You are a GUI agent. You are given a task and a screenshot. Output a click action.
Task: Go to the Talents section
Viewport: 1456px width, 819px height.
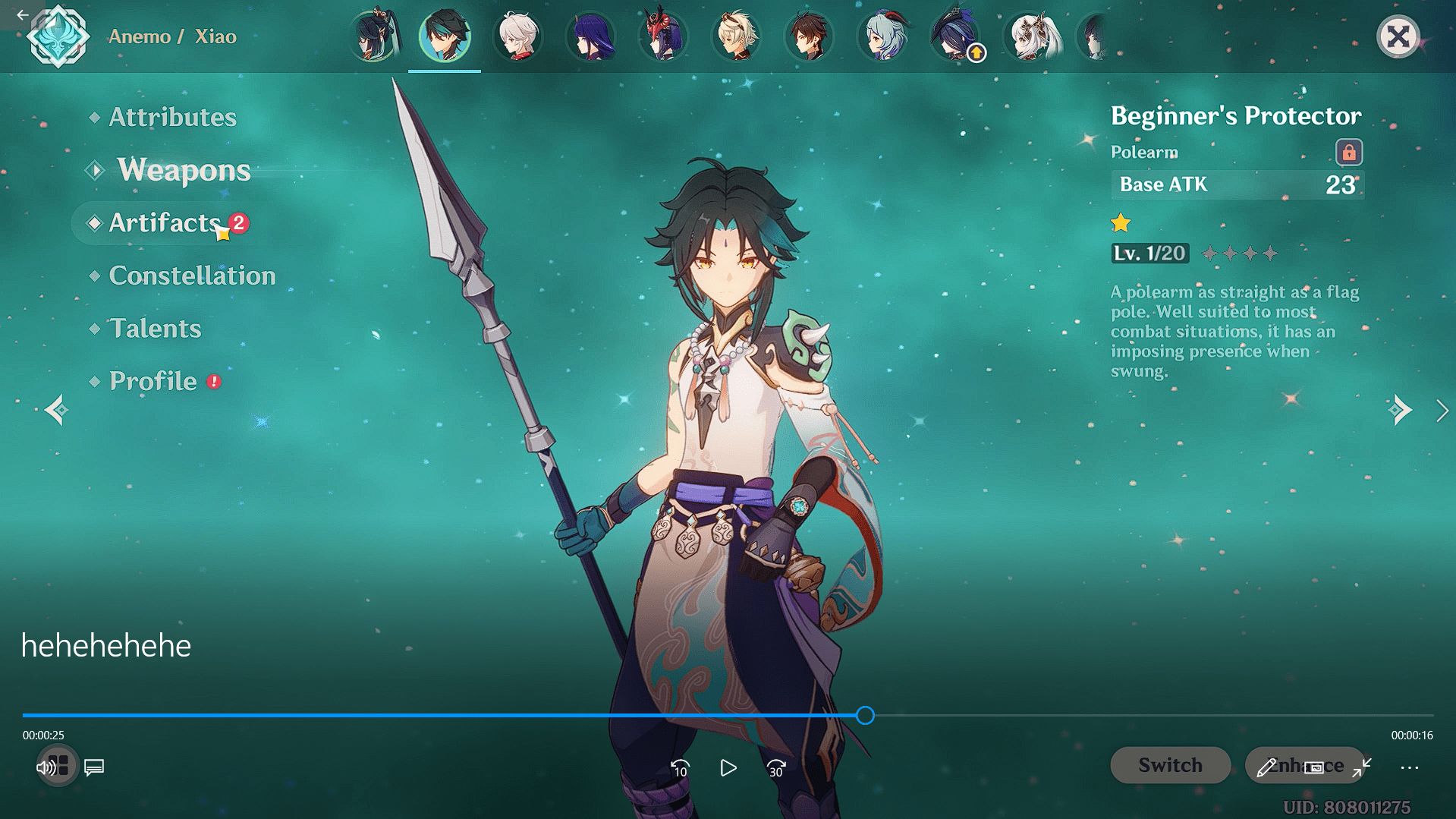click(x=155, y=329)
